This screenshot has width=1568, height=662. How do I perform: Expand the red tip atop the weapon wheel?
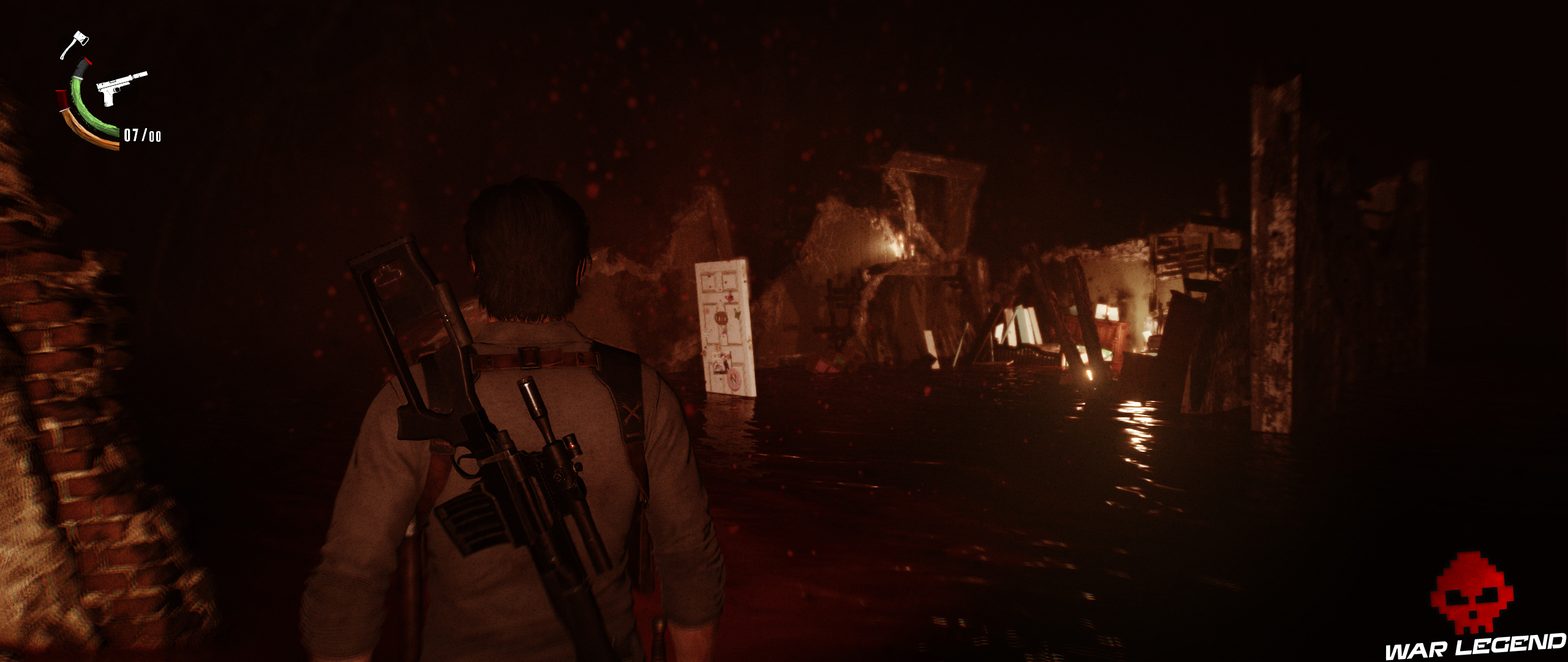pos(88,61)
